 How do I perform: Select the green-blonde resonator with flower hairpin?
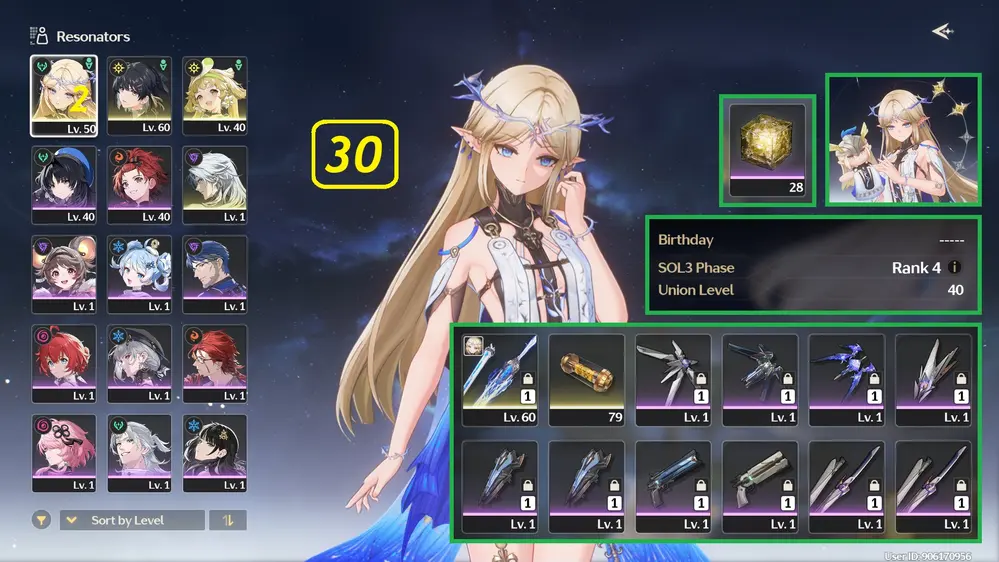(x=215, y=95)
